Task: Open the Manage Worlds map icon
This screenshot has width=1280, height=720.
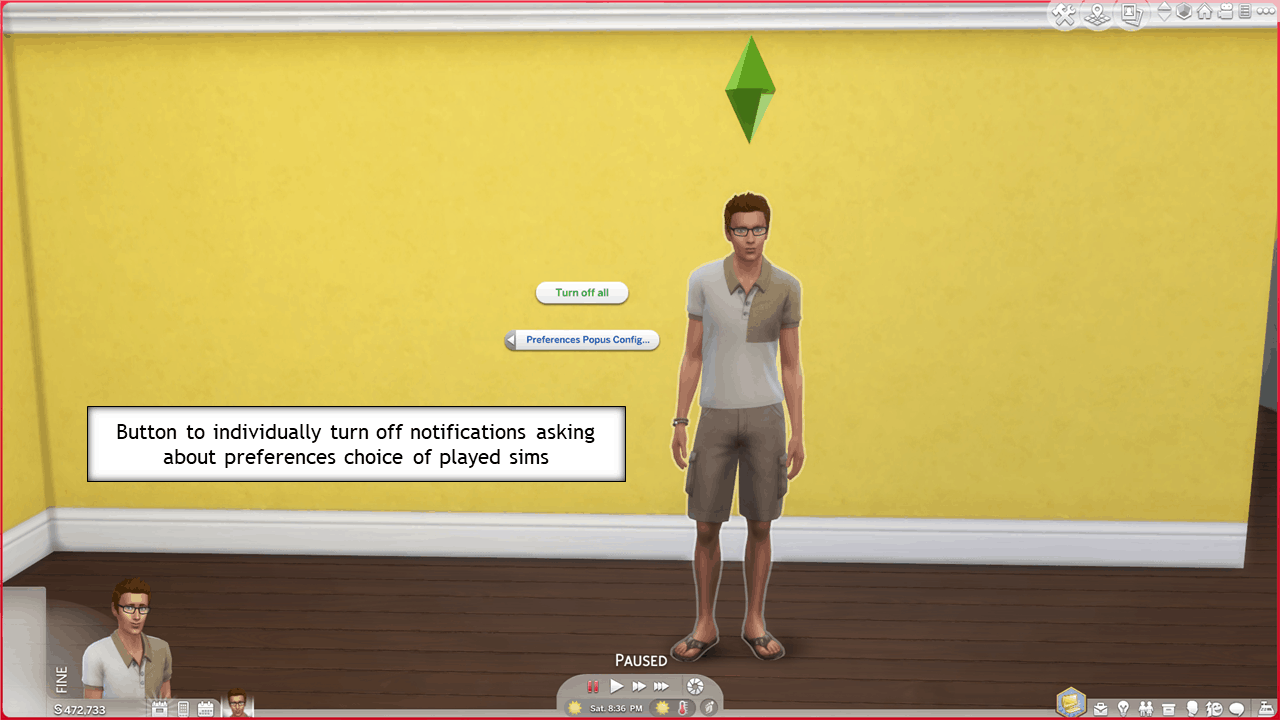Action: click(x=1098, y=14)
